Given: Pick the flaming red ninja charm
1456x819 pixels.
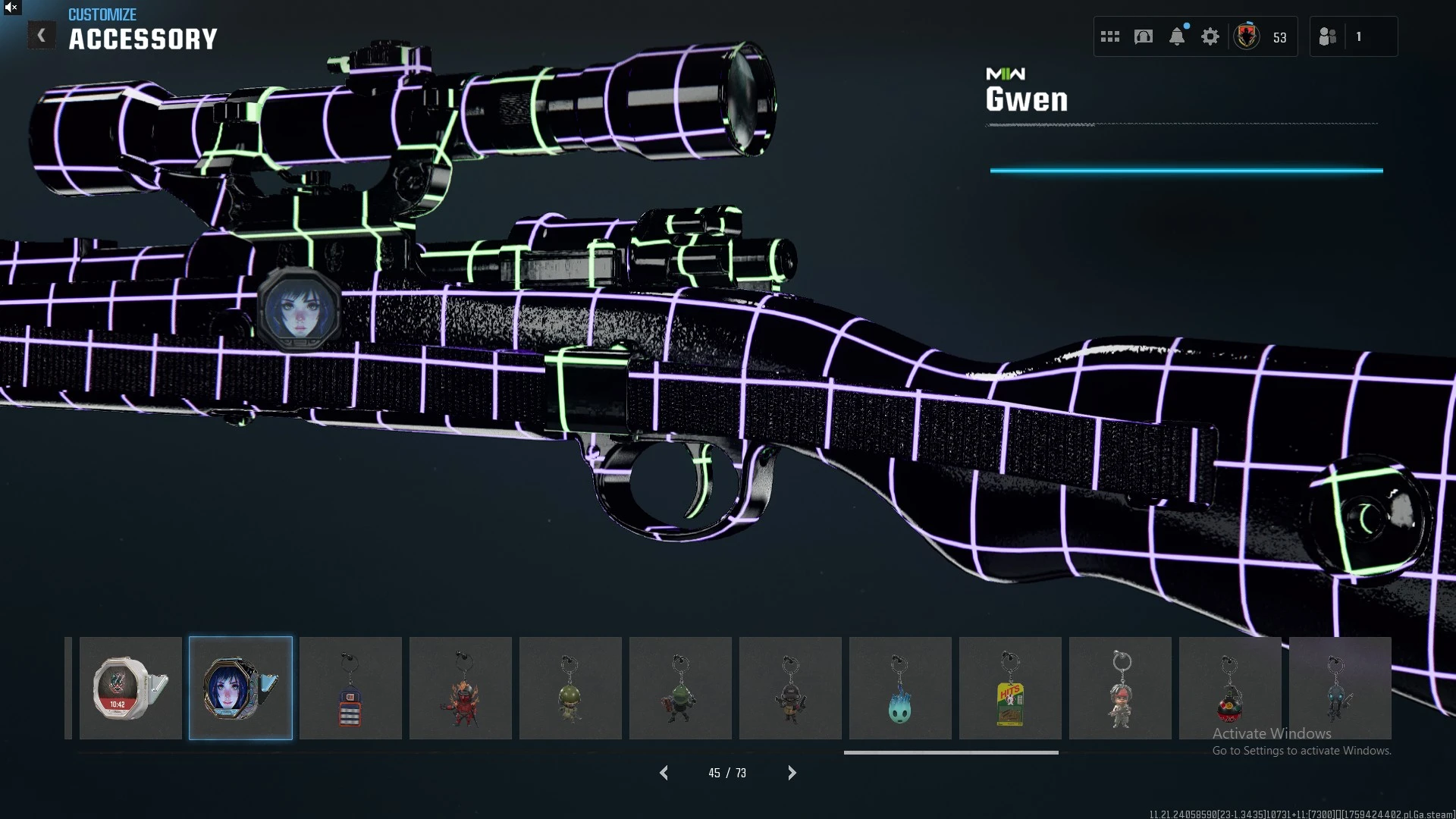Looking at the screenshot, I should (x=460, y=688).
